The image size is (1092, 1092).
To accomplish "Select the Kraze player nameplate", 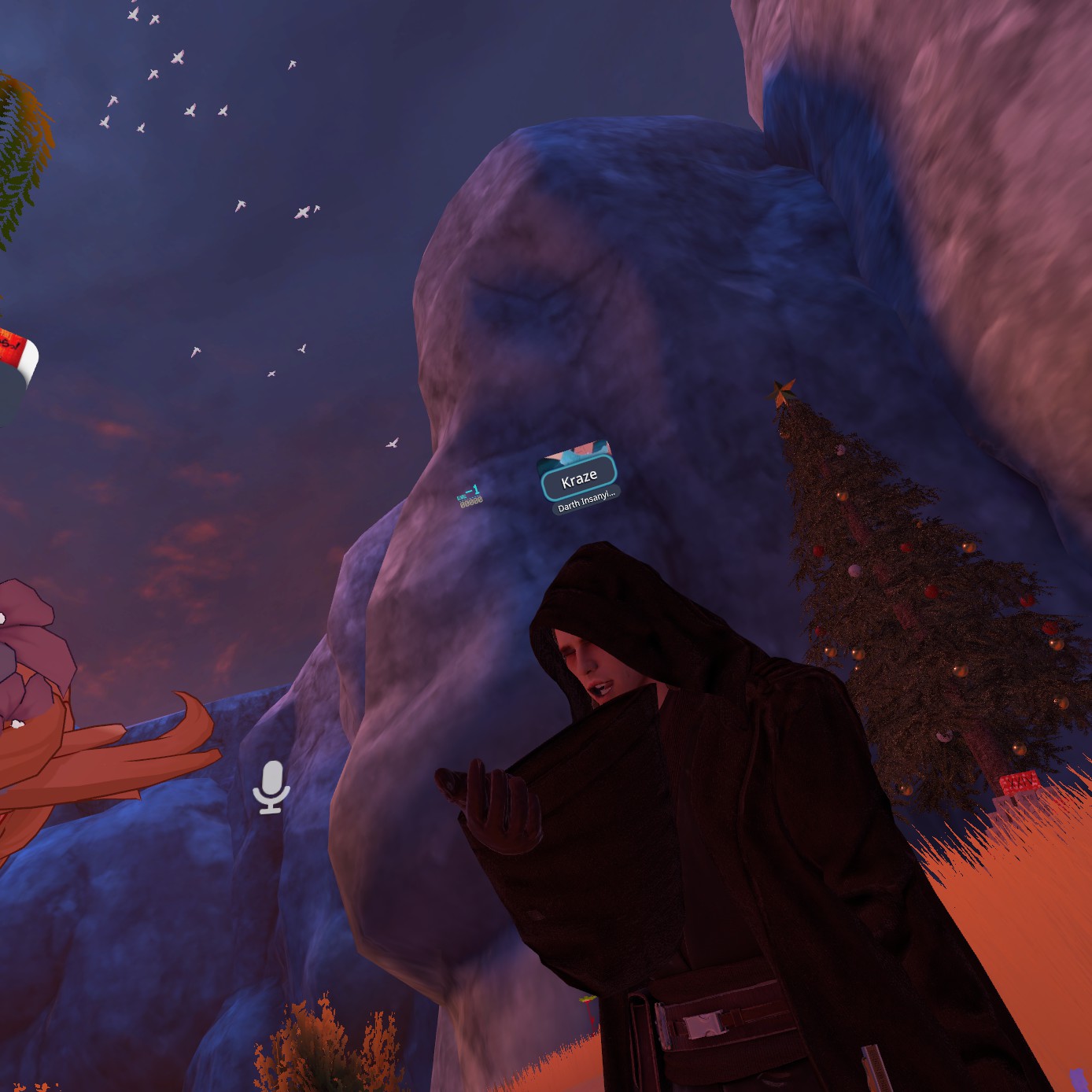I will 579,478.
